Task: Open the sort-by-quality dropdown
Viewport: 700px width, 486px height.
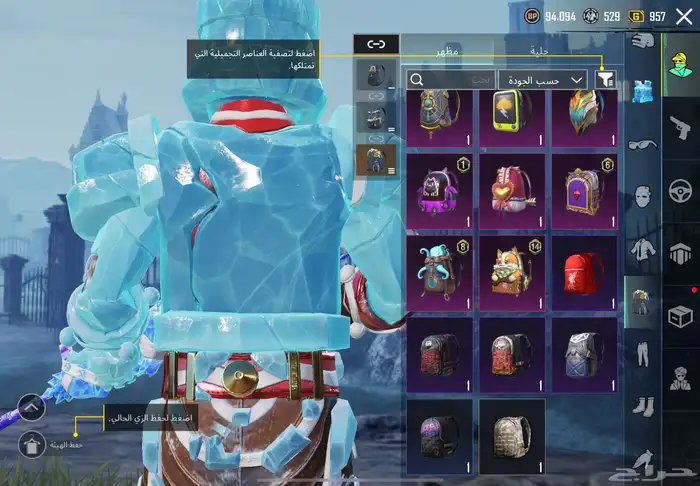Action: 542,79
